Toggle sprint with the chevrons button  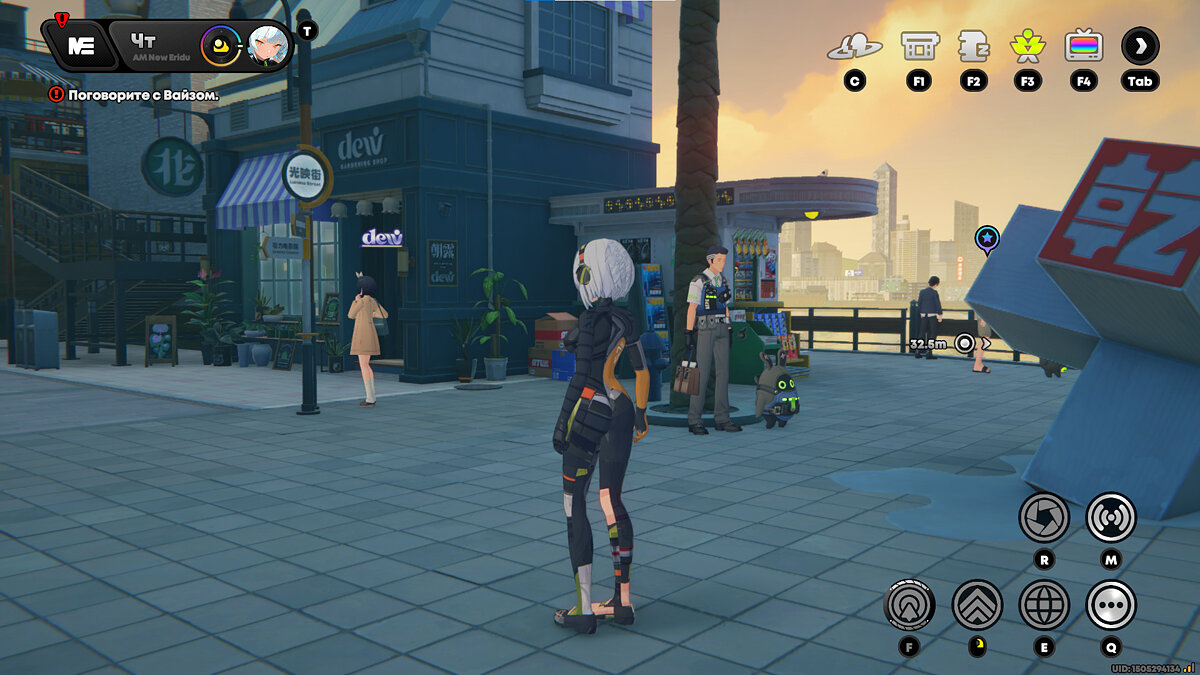point(977,604)
